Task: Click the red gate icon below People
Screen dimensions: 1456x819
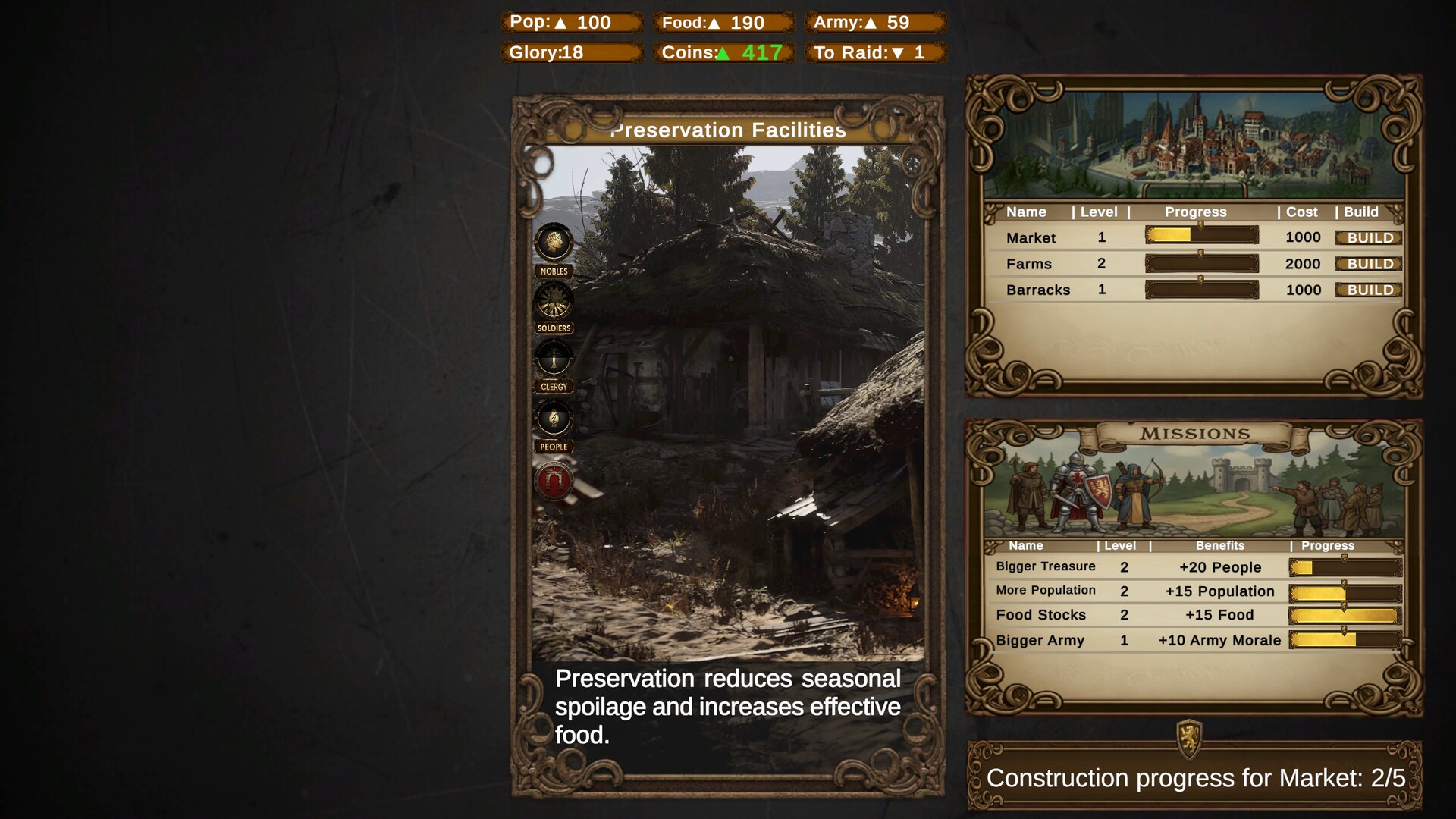Action: 554,482
